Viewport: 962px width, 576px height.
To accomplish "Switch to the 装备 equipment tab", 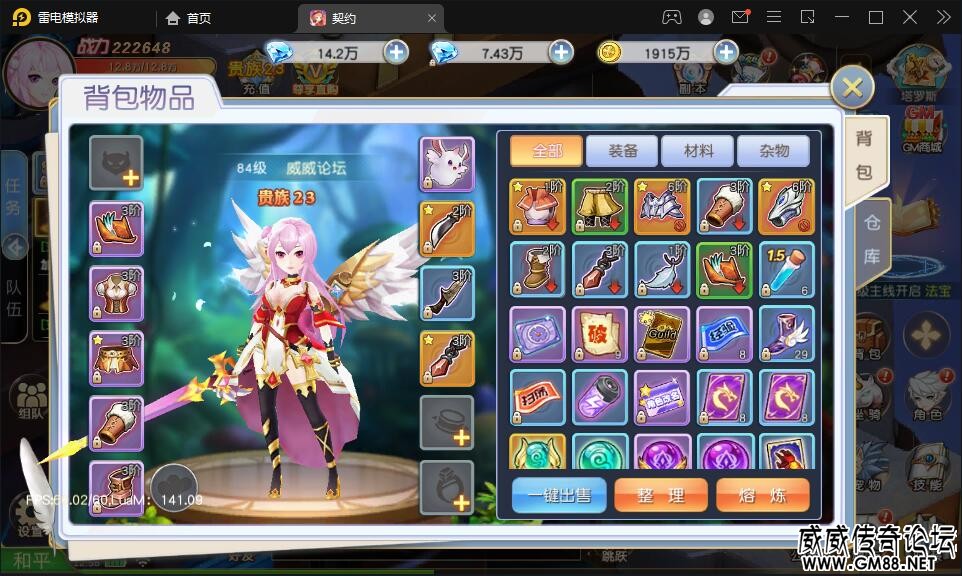I will (x=623, y=151).
